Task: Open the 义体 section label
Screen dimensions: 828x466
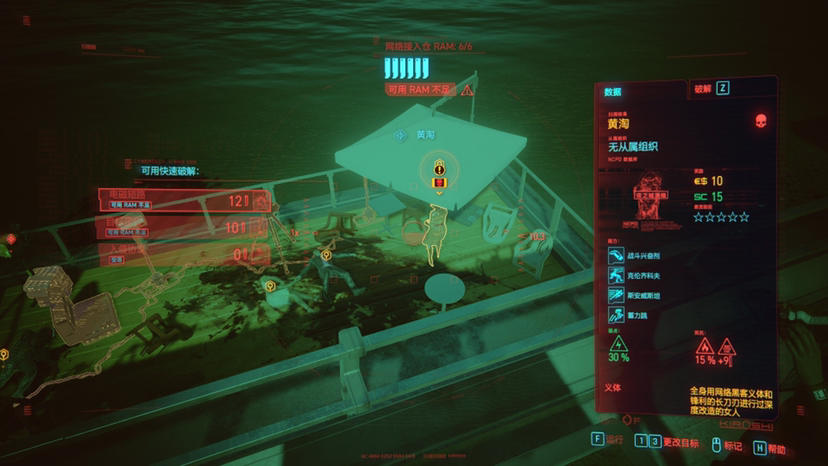Action: (x=613, y=387)
